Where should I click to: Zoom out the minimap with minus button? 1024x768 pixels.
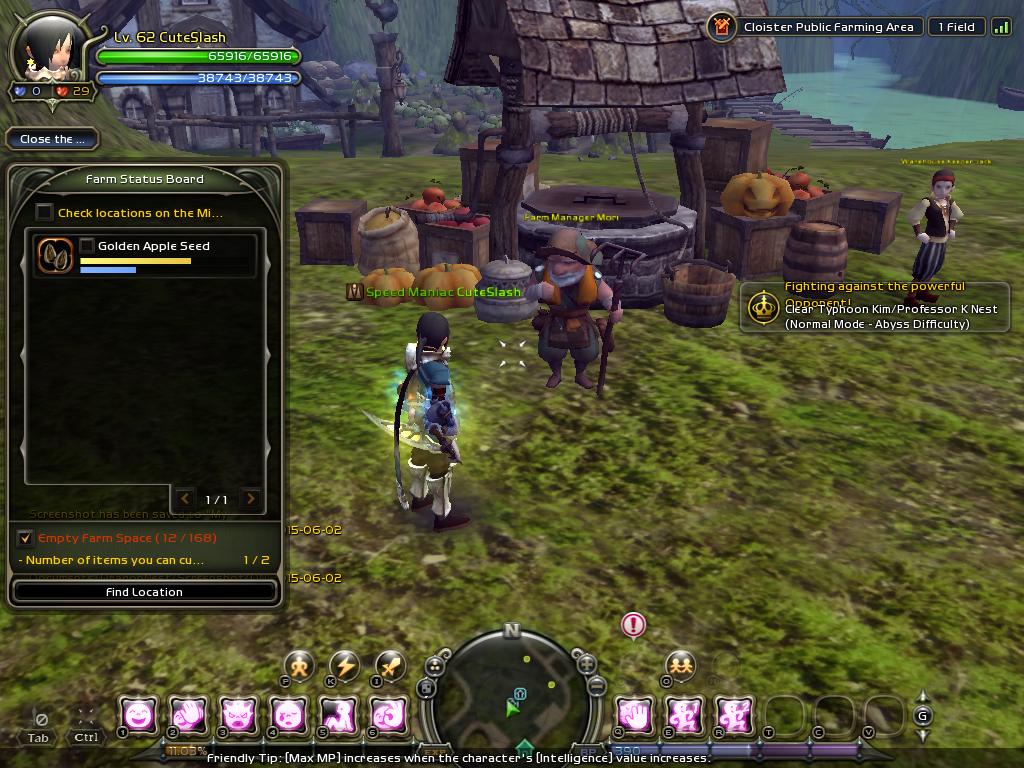(596, 685)
